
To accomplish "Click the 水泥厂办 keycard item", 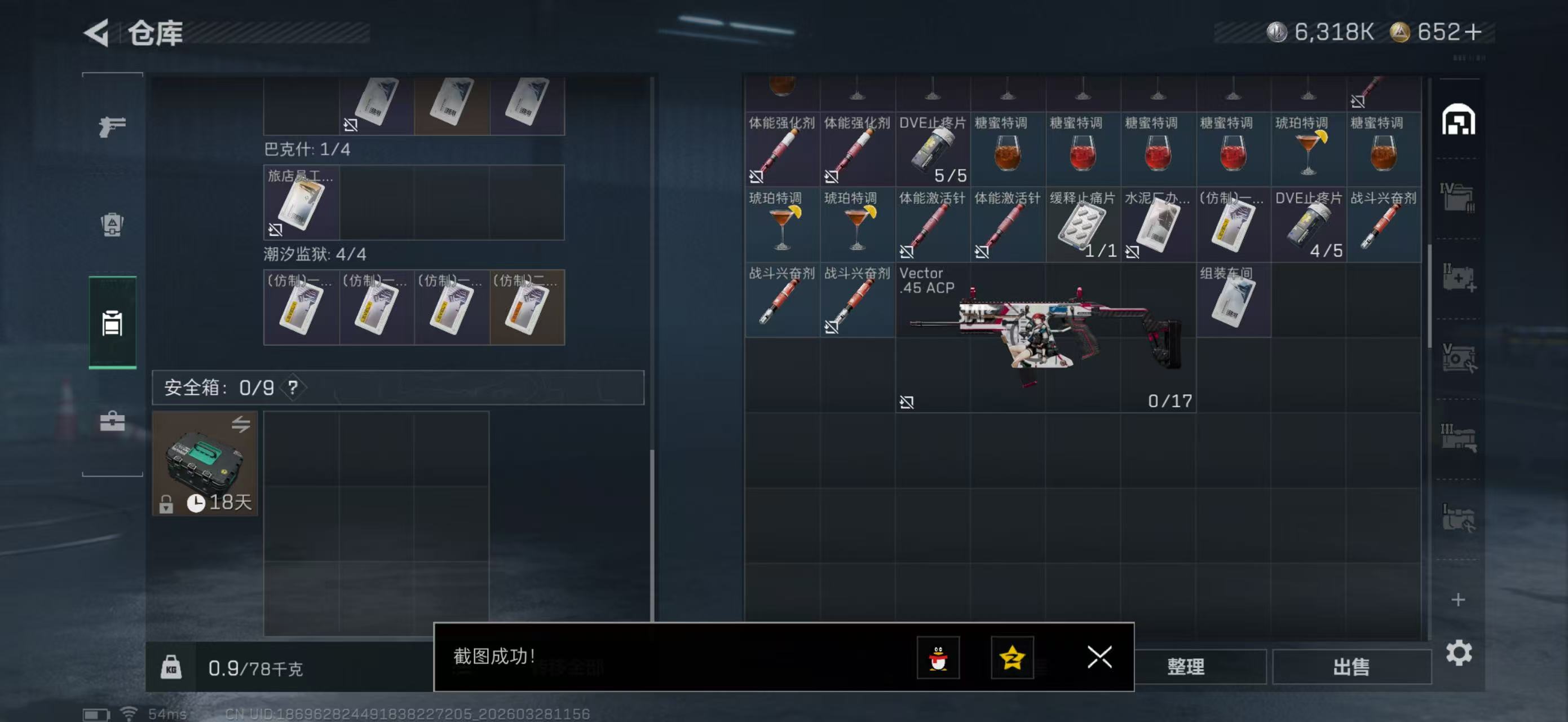I will coord(1158,224).
